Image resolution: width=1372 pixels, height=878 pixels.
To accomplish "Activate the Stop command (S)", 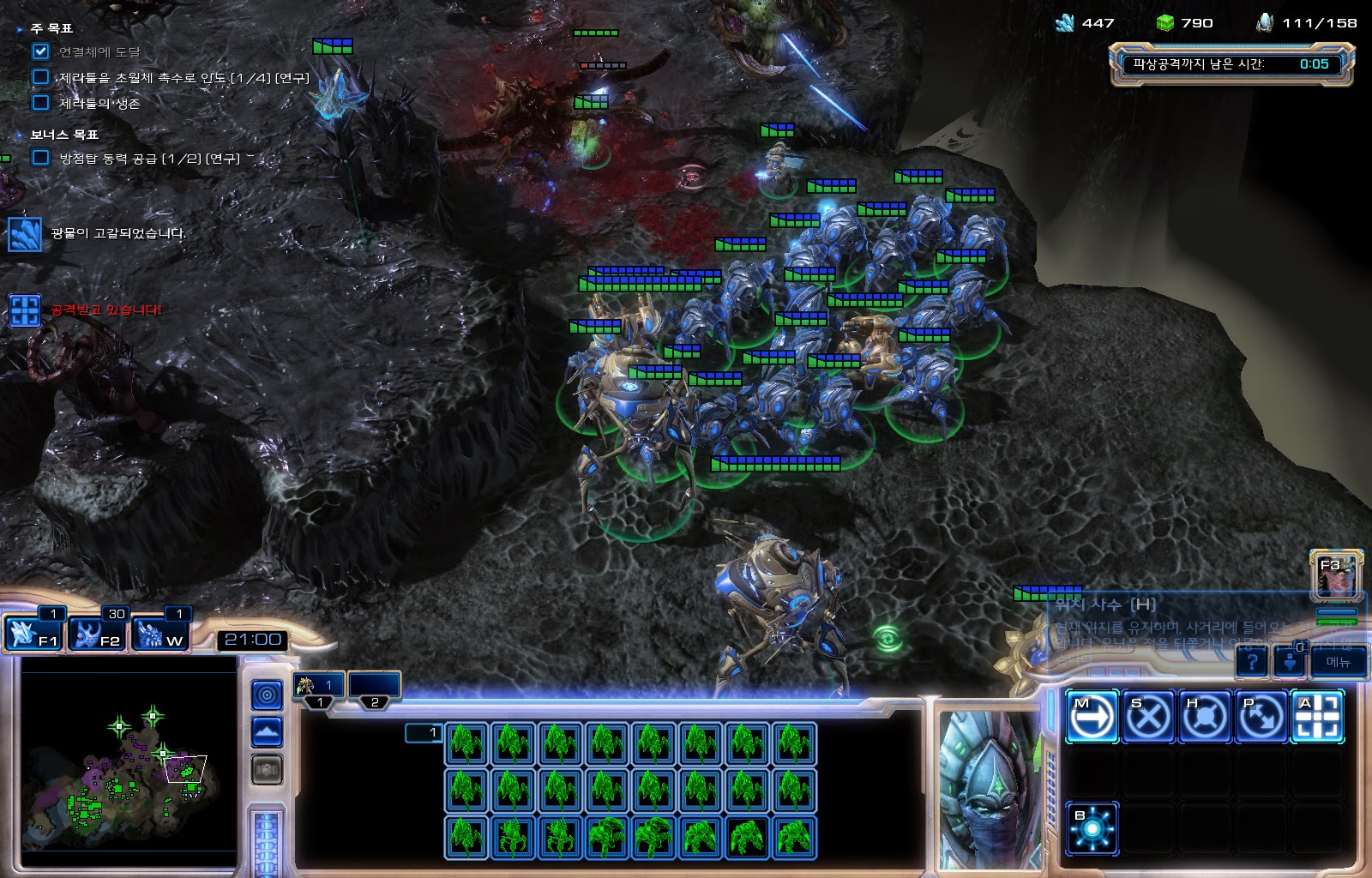I will [1148, 716].
